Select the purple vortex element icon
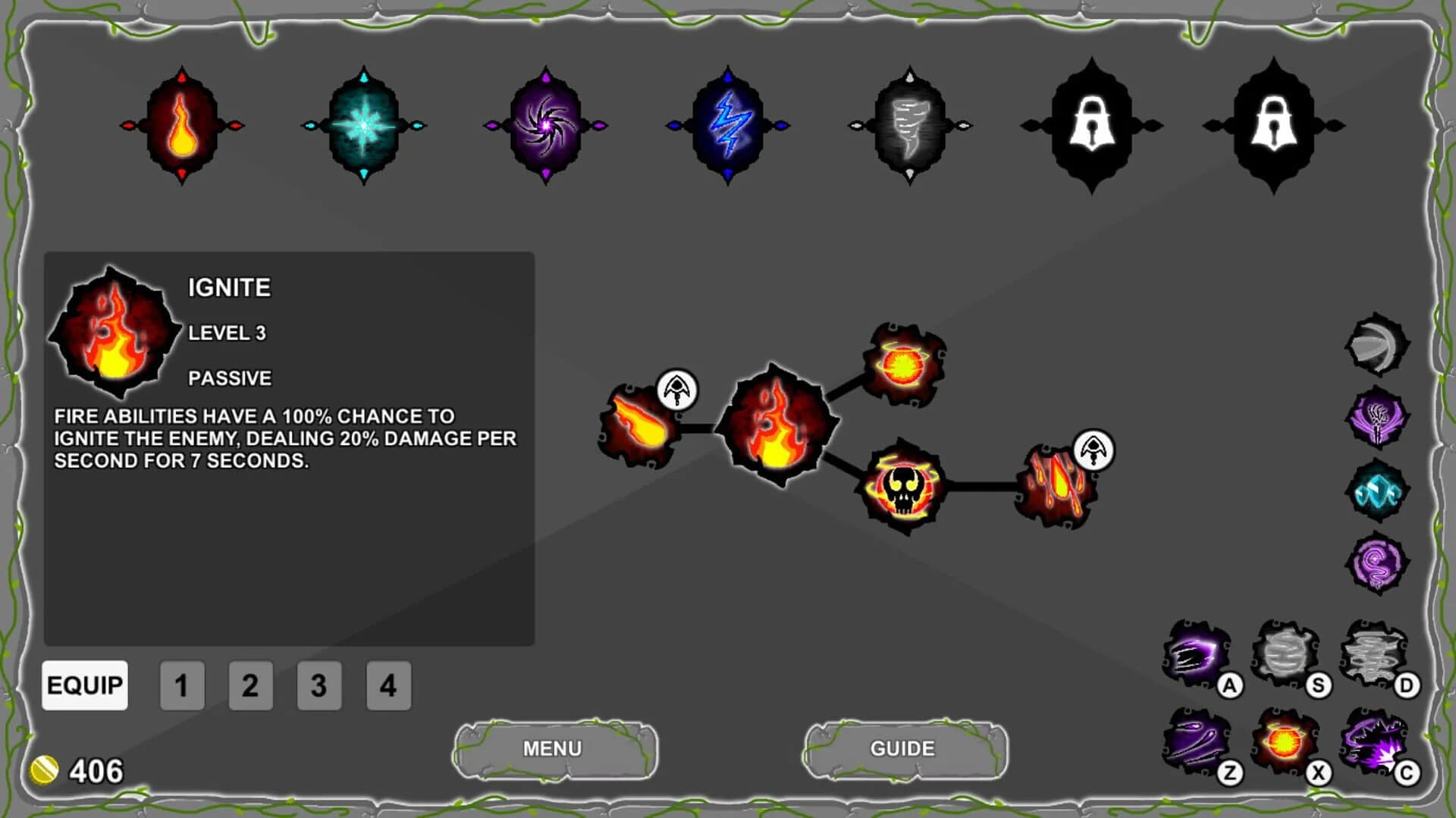The height and width of the screenshot is (818, 1456). coord(545,125)
